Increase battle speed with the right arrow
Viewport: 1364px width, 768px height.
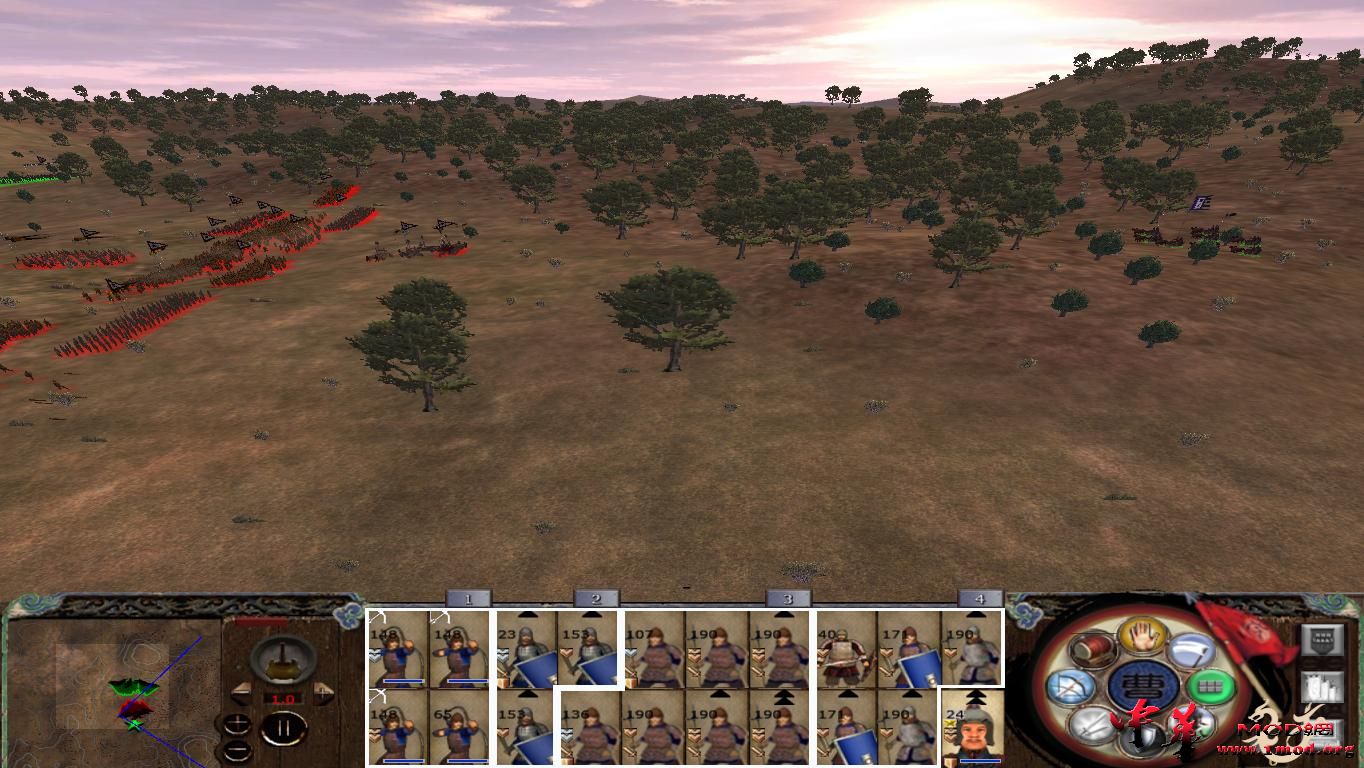(x=321, y=692)
